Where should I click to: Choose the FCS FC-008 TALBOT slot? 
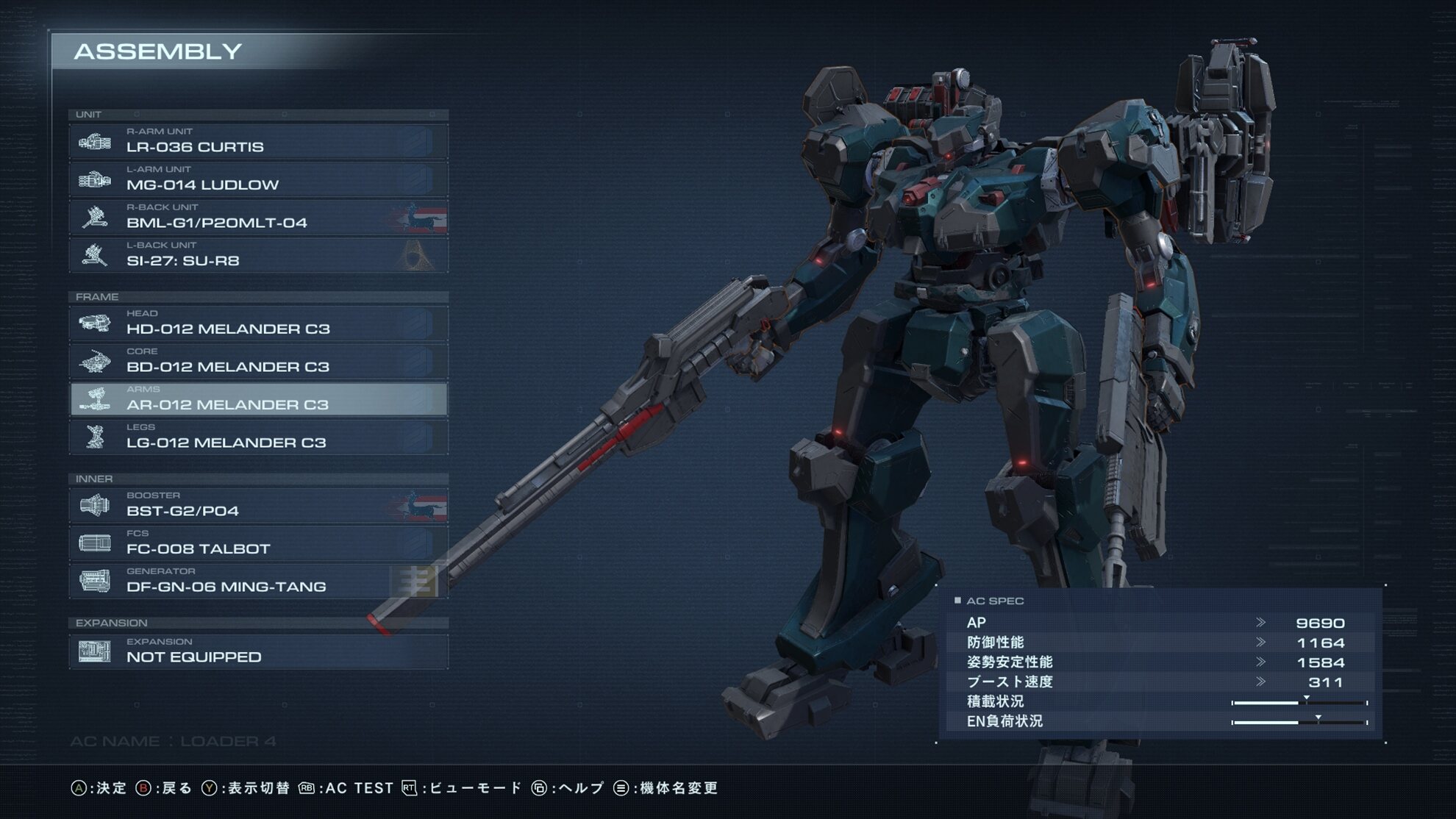coord(258,543)
